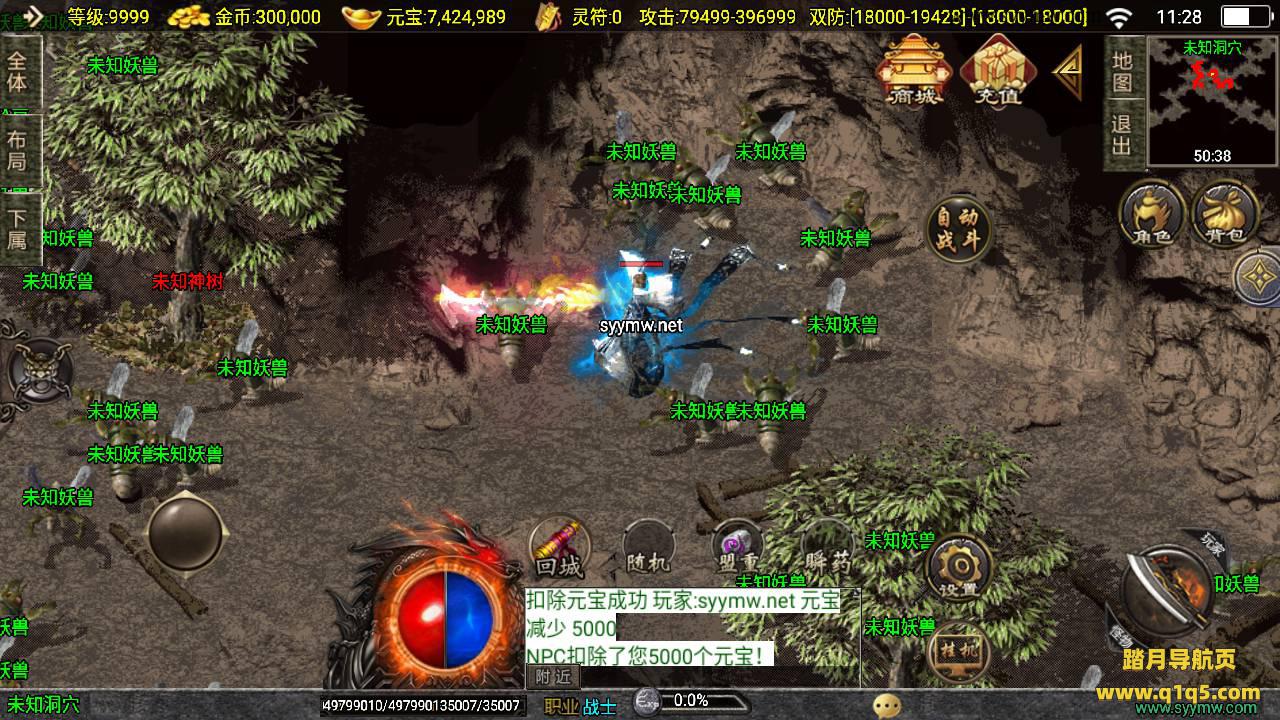1280x720 pixels.
Task: Open the yellow chat bubble icon
Action: coord(886,706)
